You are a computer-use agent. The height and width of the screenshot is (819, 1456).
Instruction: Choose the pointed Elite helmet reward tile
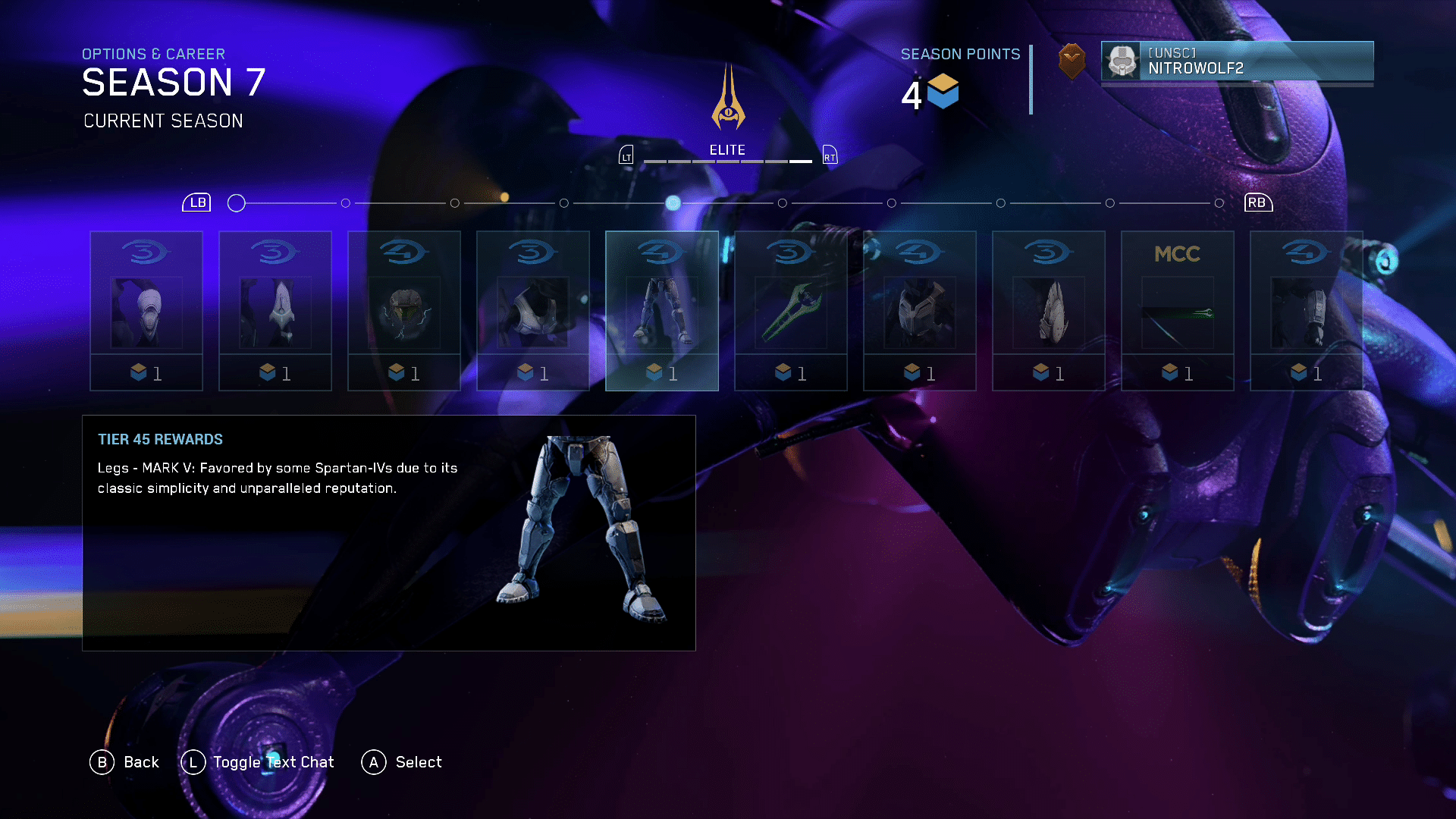pyautogui.click(x=275, y=311)
